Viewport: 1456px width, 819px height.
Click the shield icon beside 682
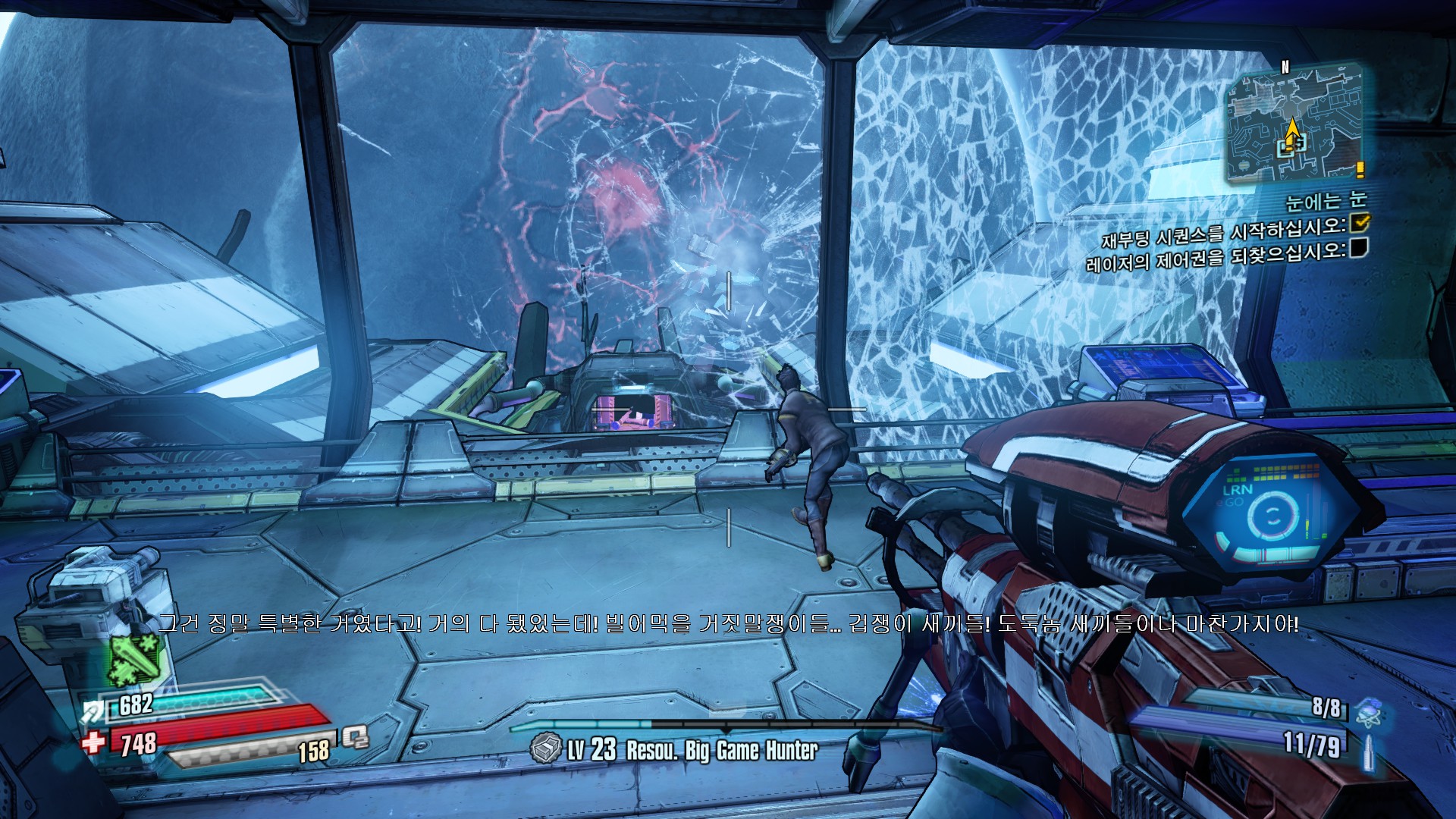click(x=96, y=711)
